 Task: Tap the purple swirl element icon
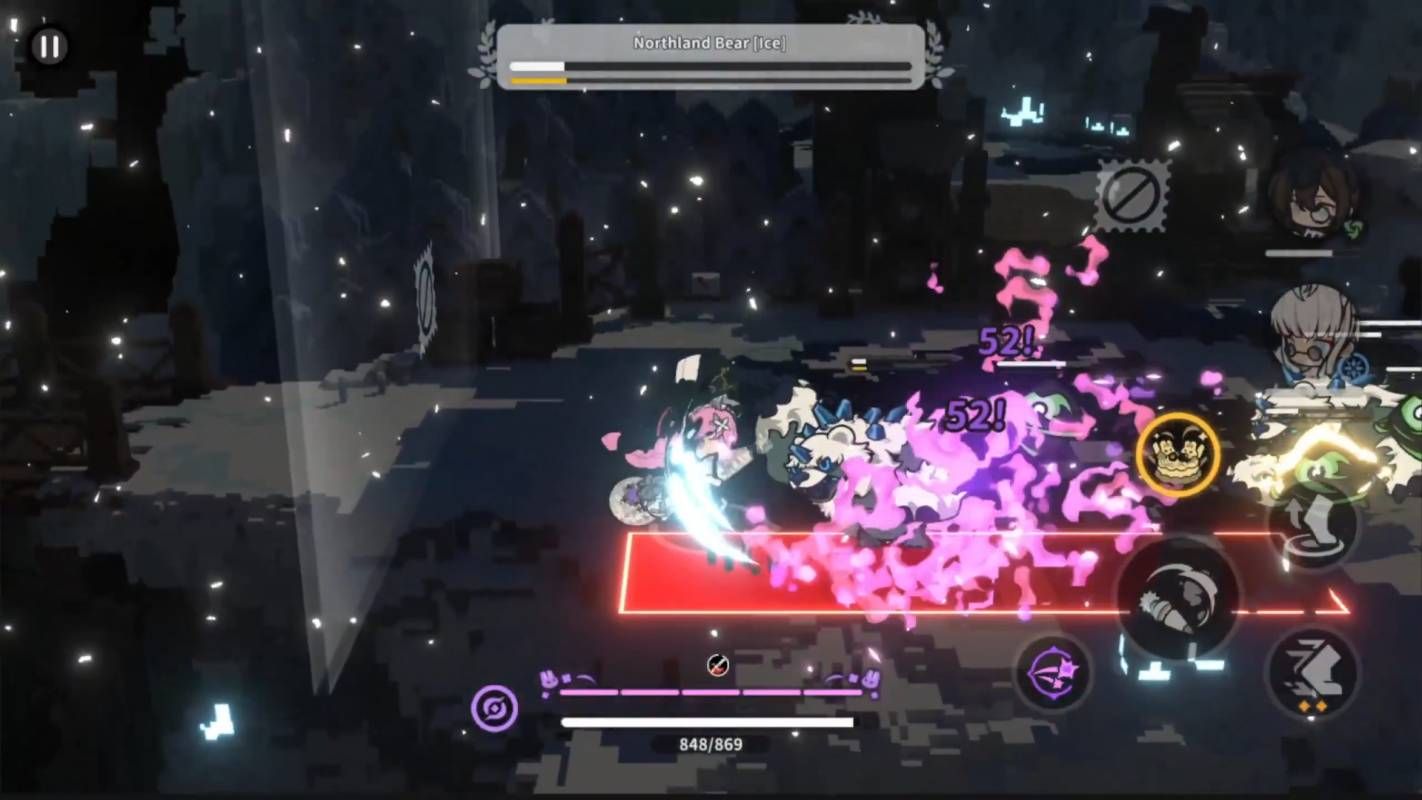pos(495,707)
